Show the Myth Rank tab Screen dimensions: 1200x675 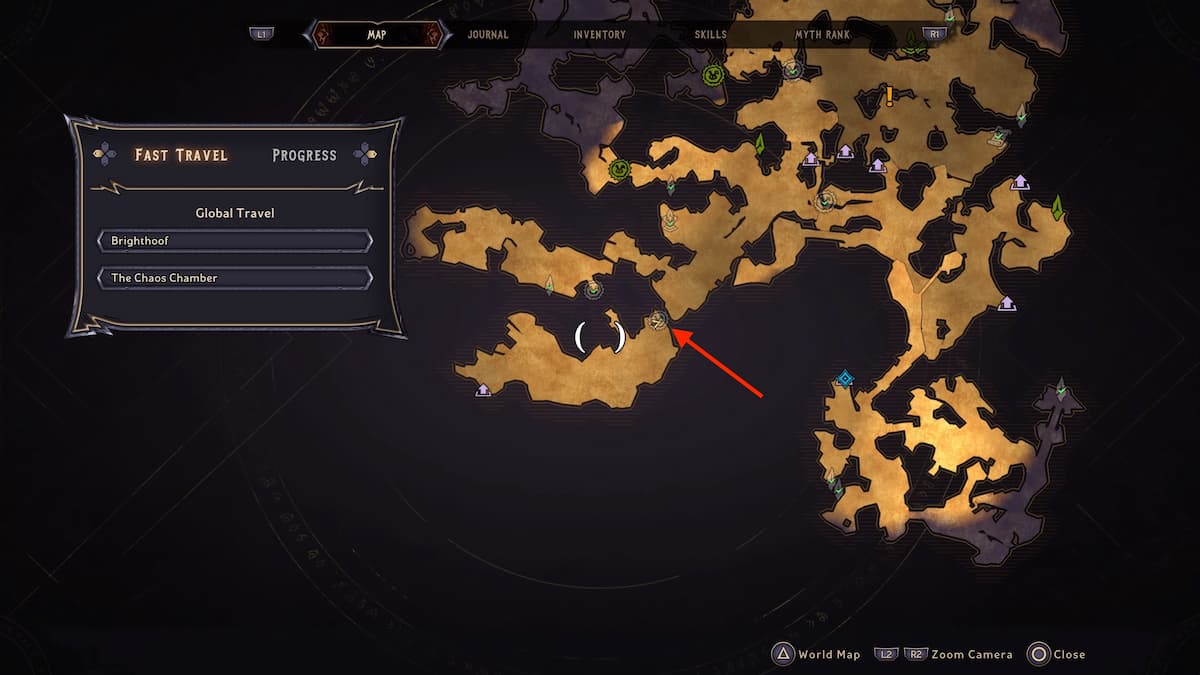click(823, 35)
